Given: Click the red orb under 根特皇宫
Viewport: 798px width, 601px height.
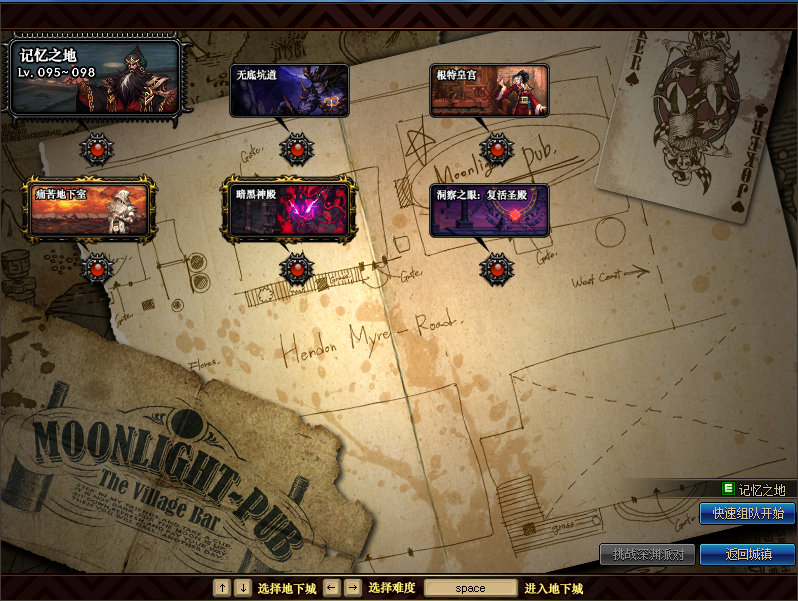Looking at the screenshot, I should click(497, 150).
